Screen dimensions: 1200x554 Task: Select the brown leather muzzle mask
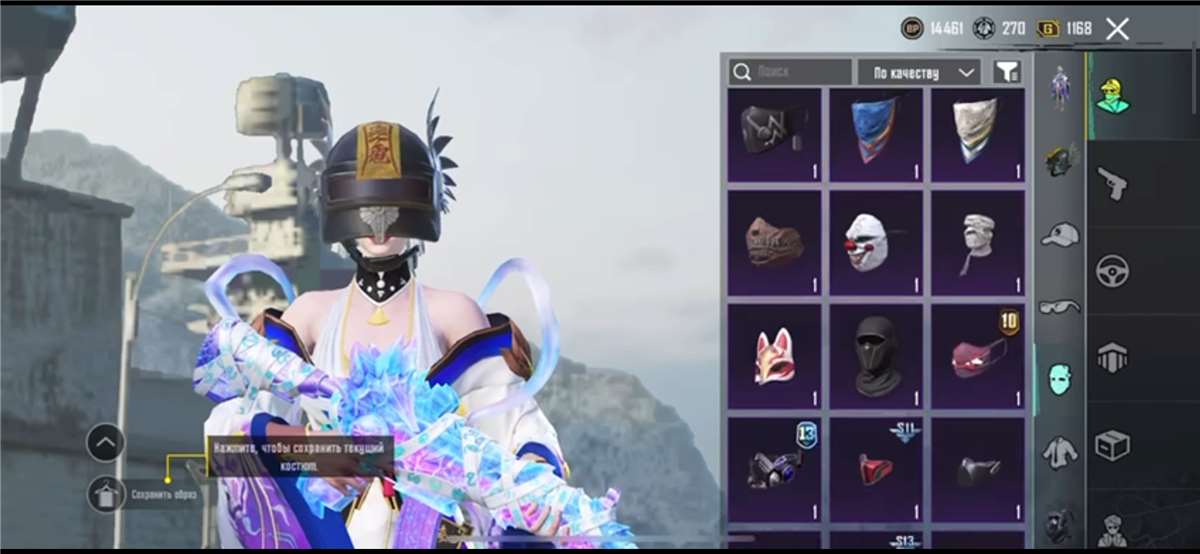point(774,243)
